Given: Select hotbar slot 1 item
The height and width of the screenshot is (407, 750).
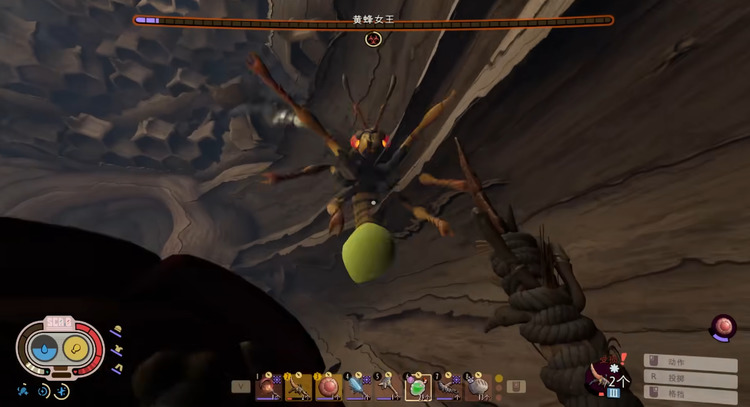Looking at the screenshot, I should point(269,386).
